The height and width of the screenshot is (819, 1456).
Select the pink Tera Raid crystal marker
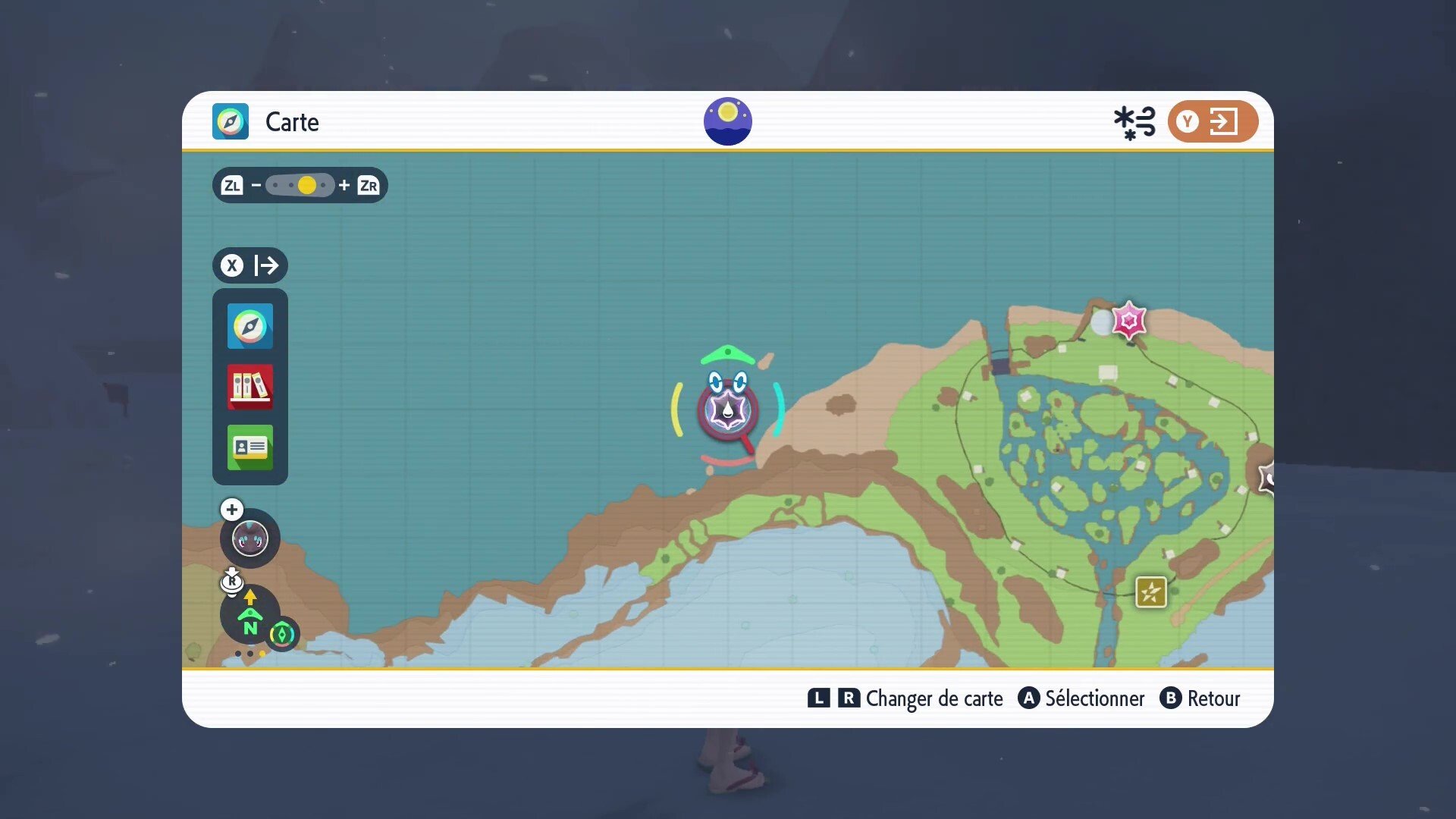[x=1128, y=320]
